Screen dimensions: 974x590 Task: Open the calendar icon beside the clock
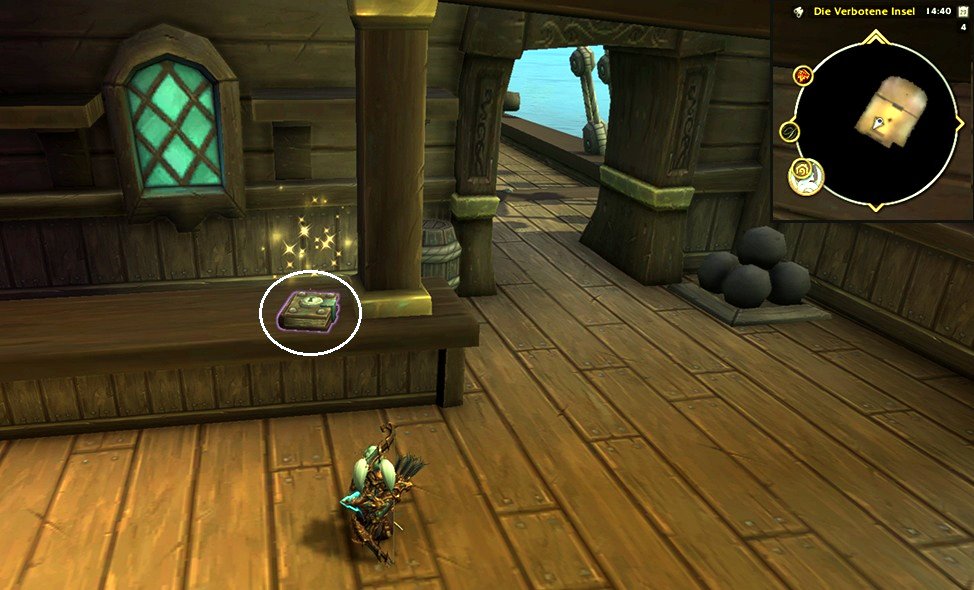(963, 12)
